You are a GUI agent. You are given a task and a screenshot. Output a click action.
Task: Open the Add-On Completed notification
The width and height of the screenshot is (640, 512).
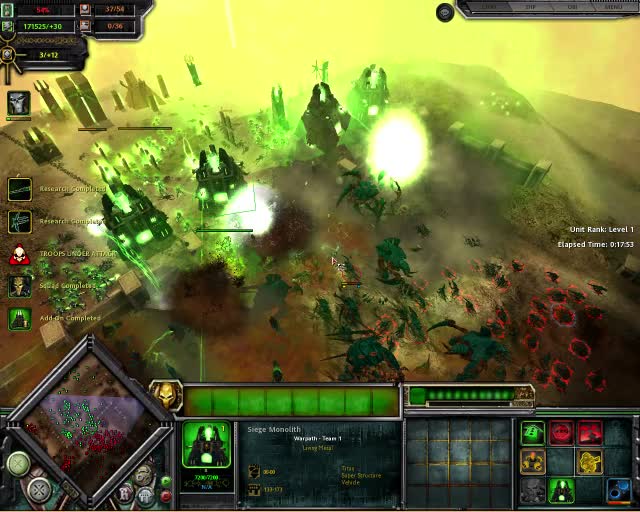coord(19,318)
